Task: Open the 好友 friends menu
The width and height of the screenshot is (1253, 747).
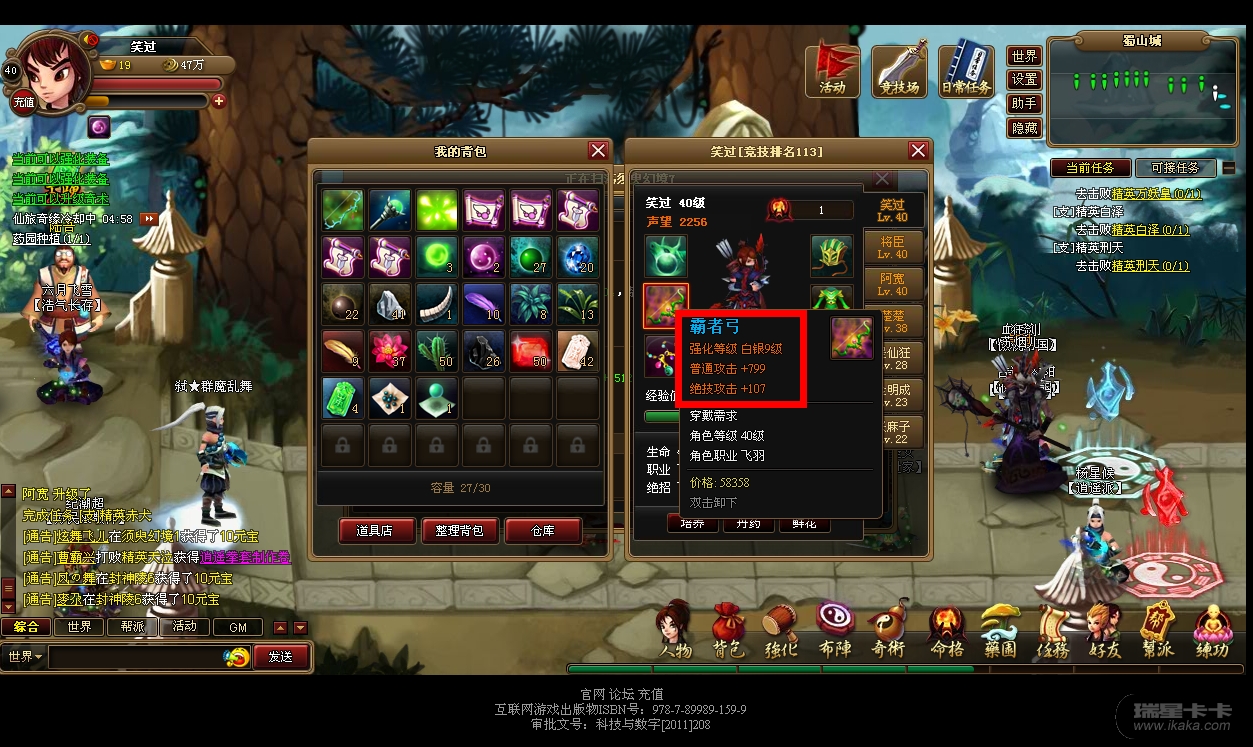Action: 1104,633
